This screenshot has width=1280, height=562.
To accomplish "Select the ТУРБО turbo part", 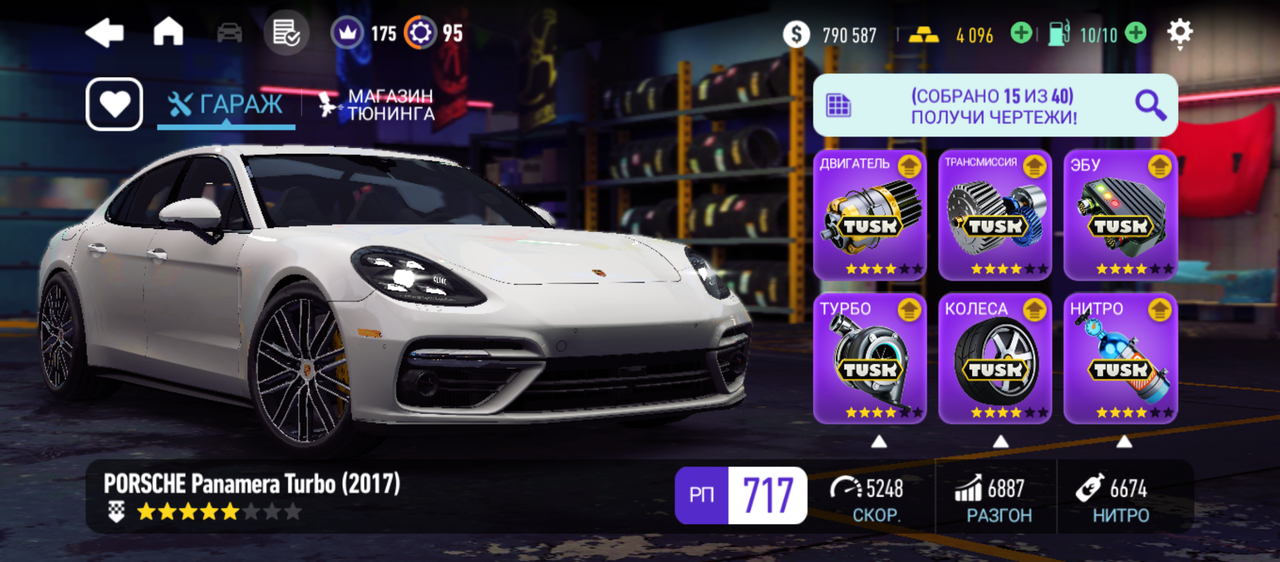I will click(869, 358).
